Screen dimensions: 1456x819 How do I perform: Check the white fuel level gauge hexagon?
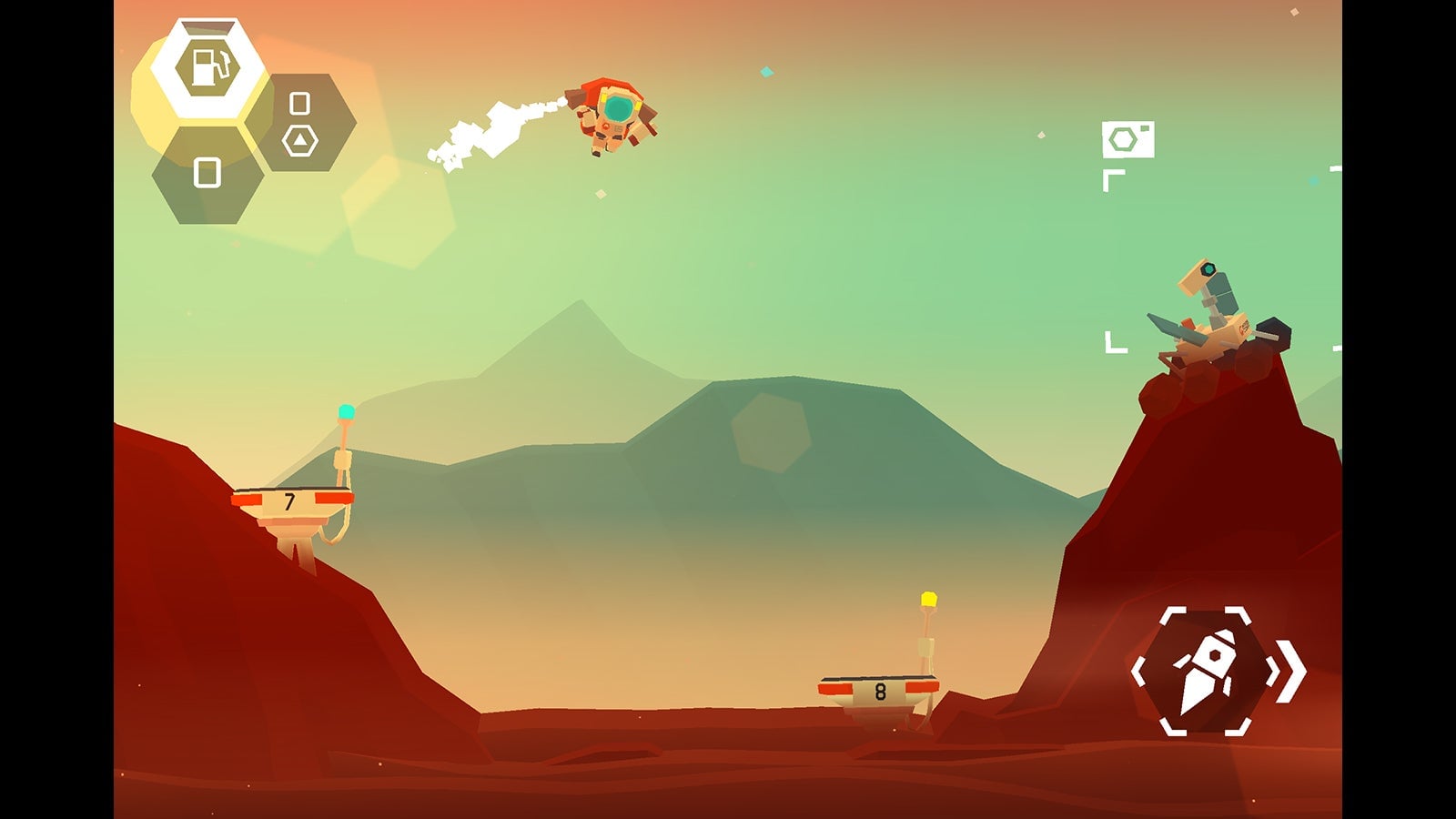[211, 66]
